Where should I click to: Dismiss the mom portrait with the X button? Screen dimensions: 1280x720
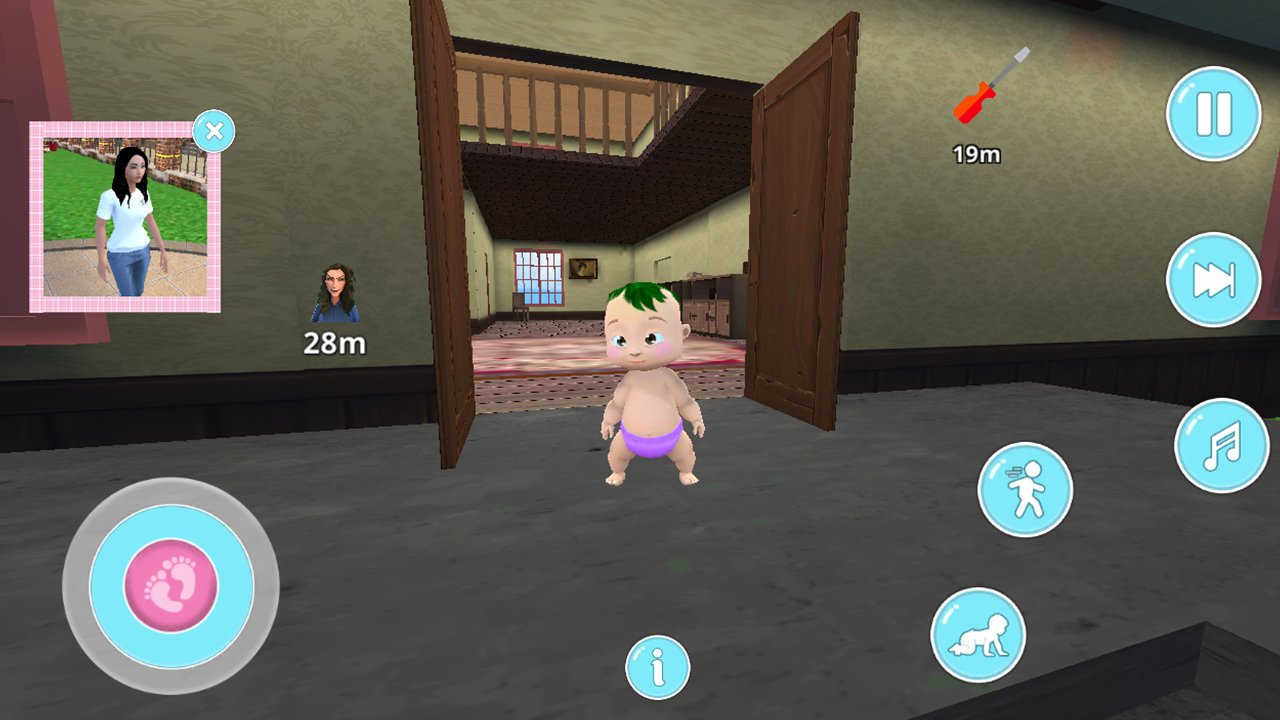pos(214,131)
